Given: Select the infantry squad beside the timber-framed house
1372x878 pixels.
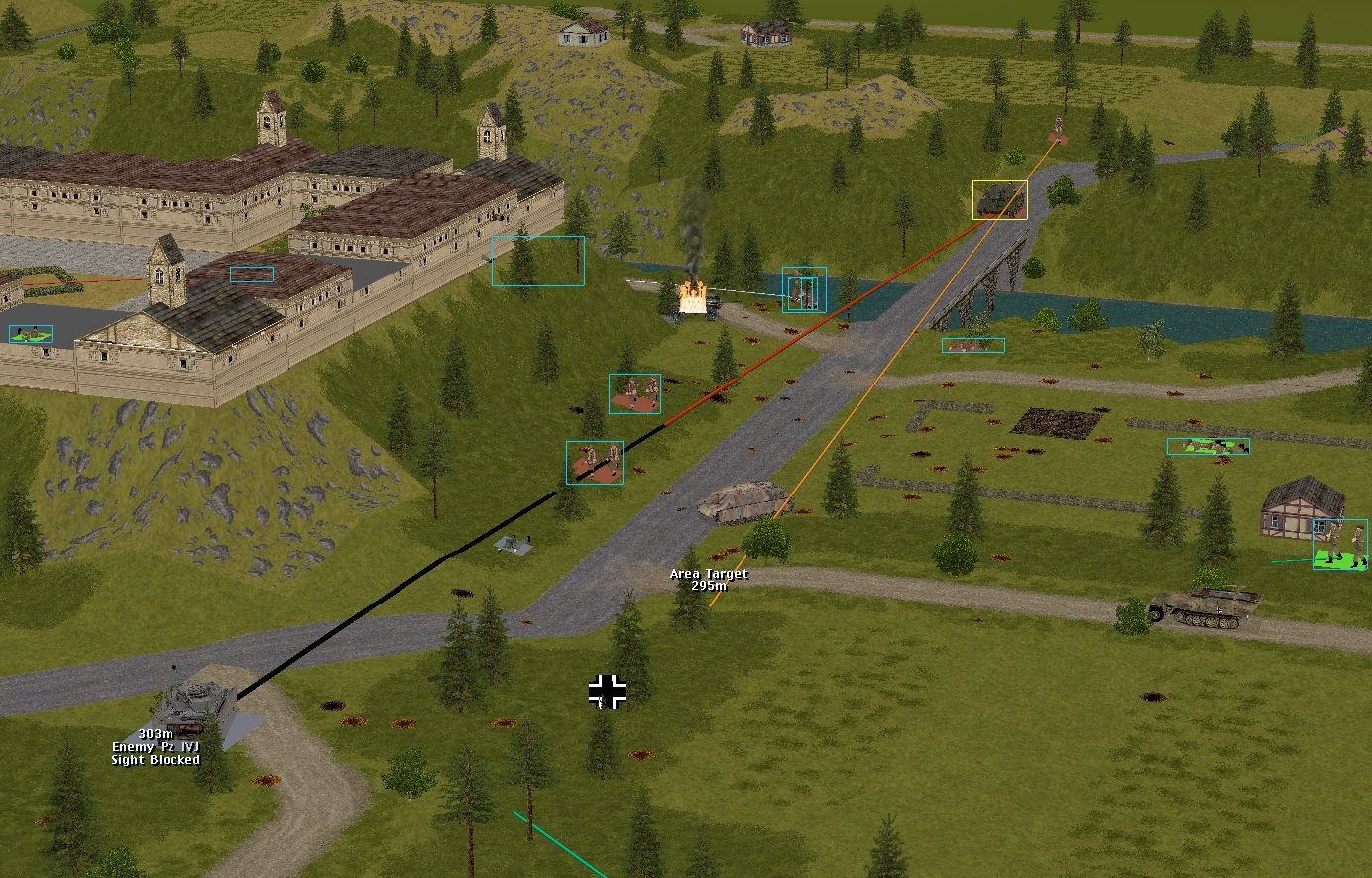Looking at the screenshot, I should pyautogui.click(x=1339, y=544).
